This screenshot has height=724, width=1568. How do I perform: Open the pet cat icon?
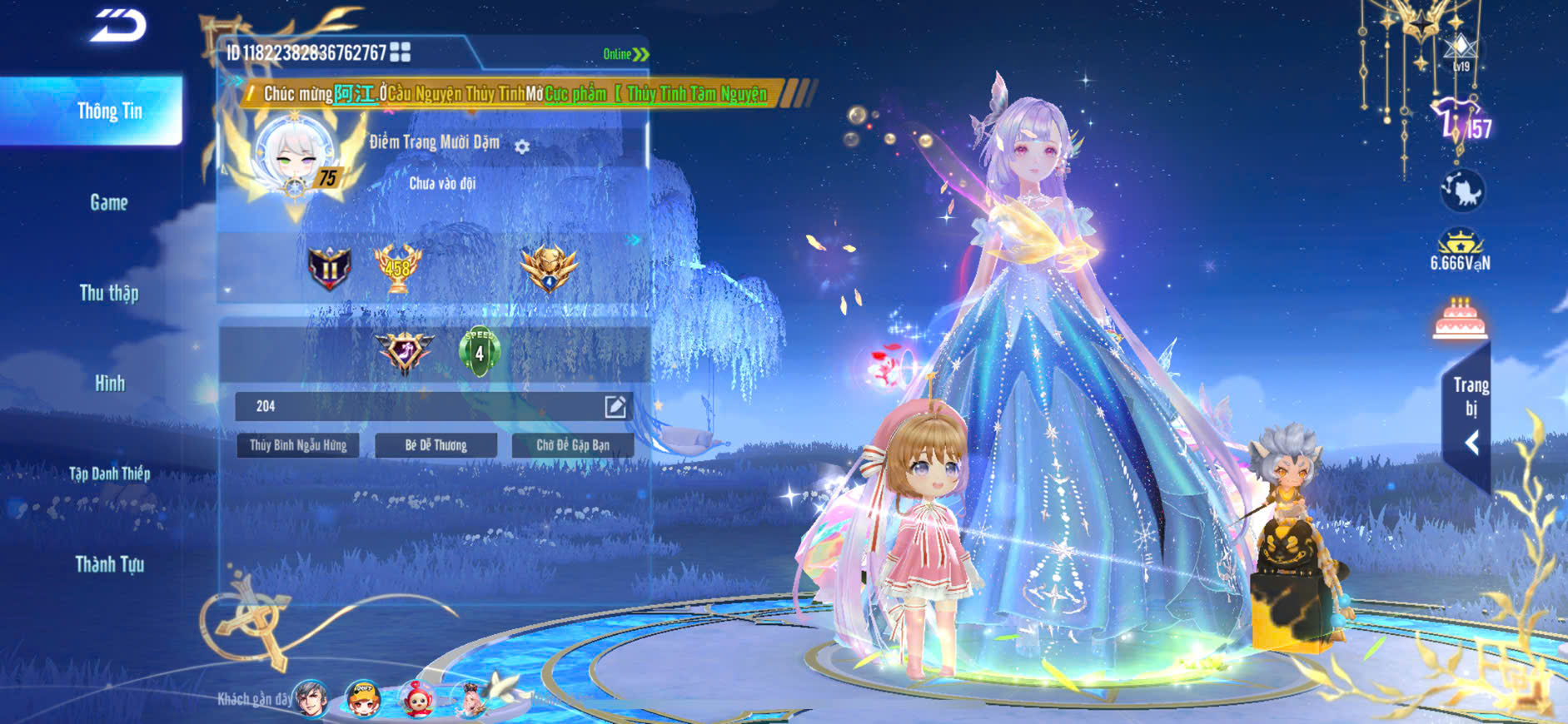click(x=1462, y=191)
